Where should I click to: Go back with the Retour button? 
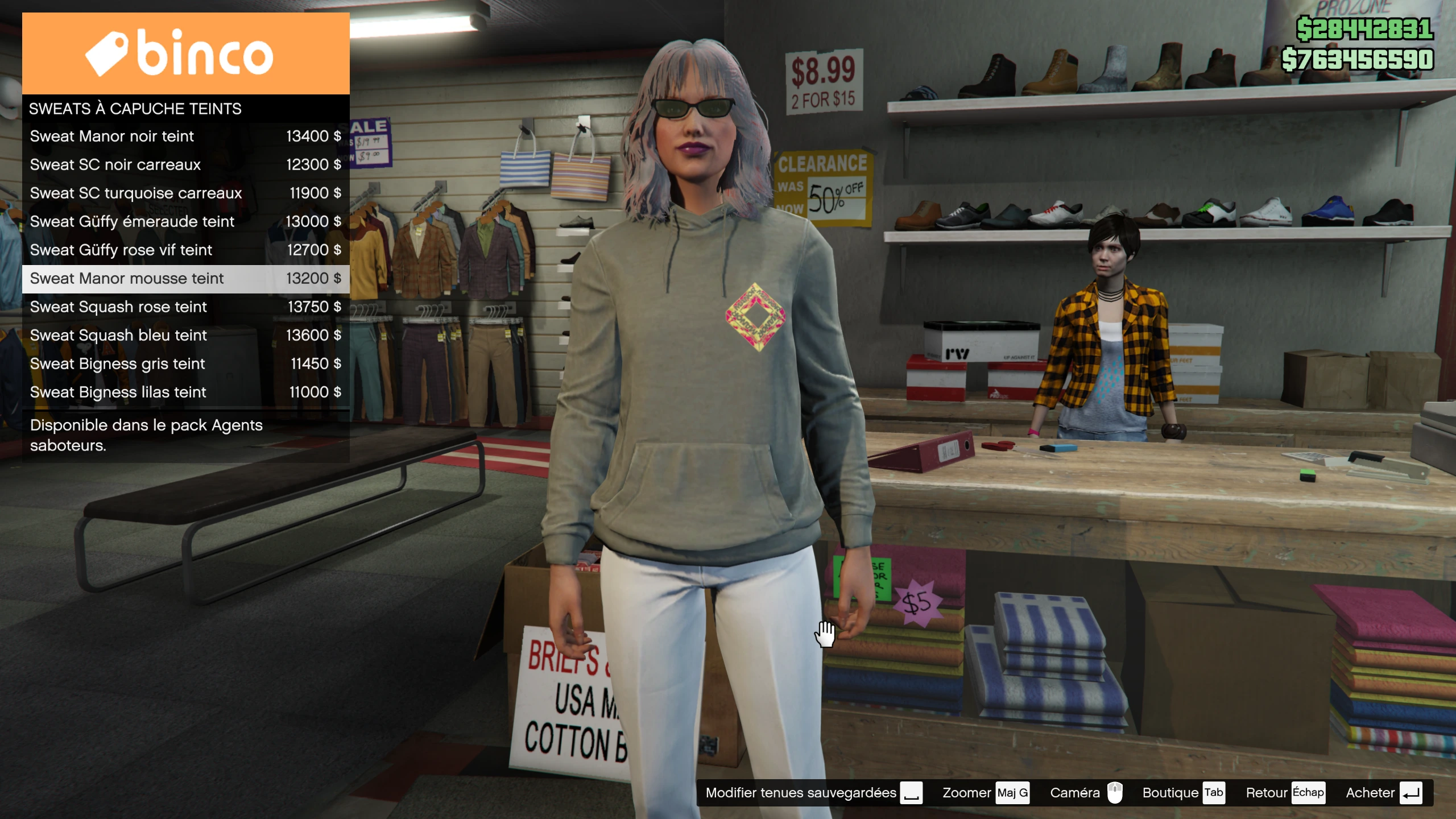[1285, 793]
